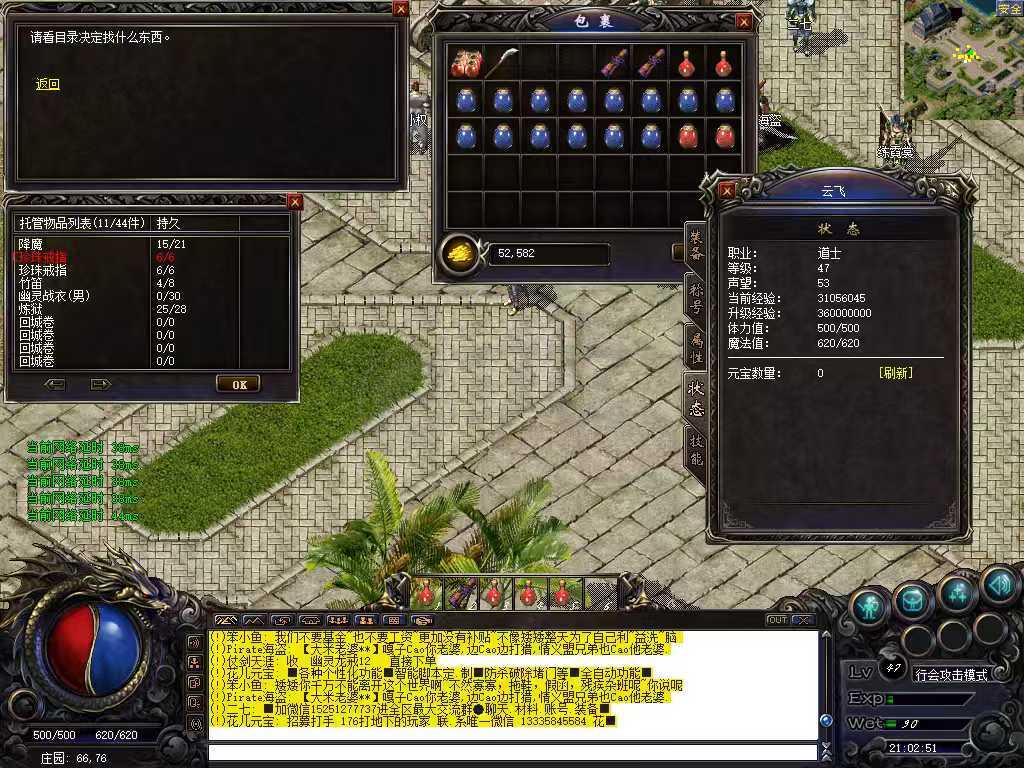Close the NPC dialogue window
Screen dimensions: 1024x768
(400, 9)
